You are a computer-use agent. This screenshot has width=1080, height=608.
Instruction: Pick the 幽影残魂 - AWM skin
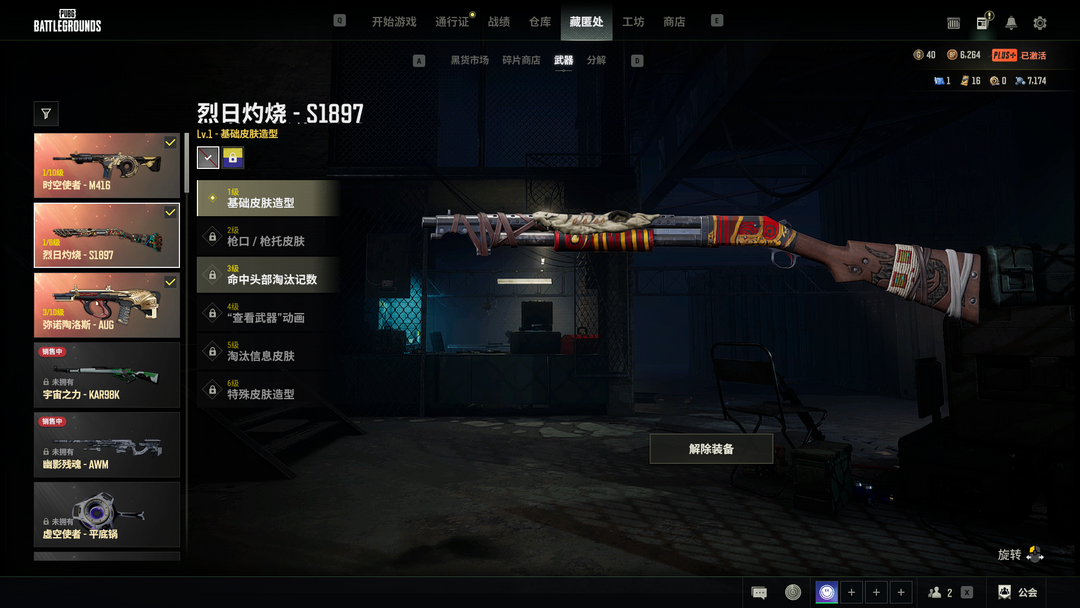pos(107,445)
